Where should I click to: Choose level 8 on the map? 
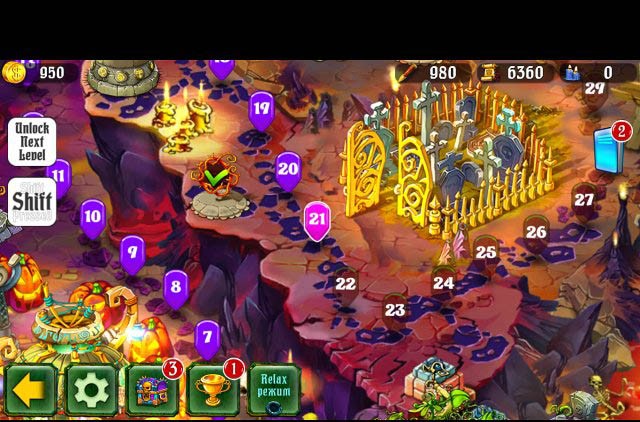(176, 288)
